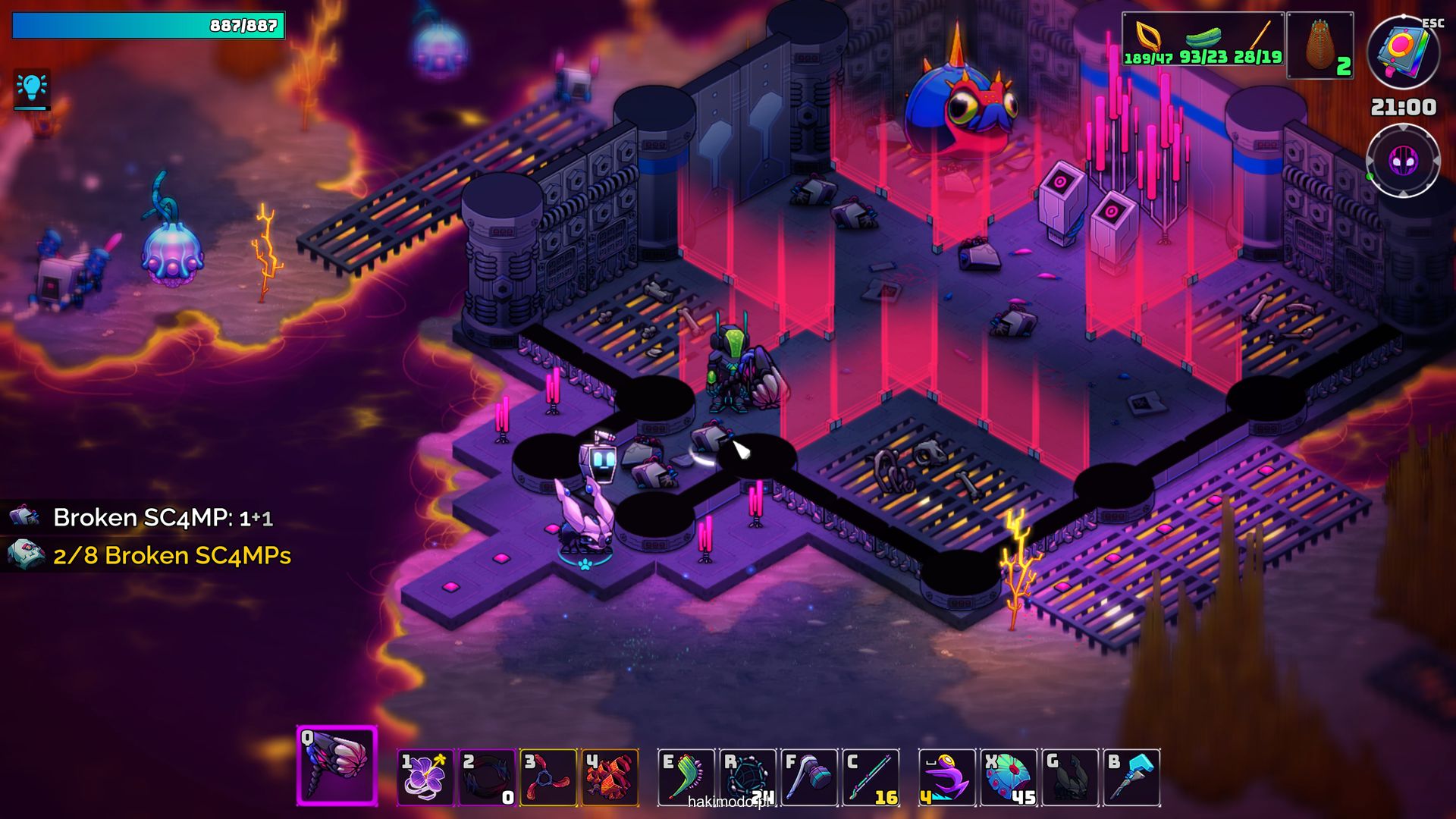Use the teal shell item in slot X
Screen dimensions: 1456x819
click(x=1009, y=777)
